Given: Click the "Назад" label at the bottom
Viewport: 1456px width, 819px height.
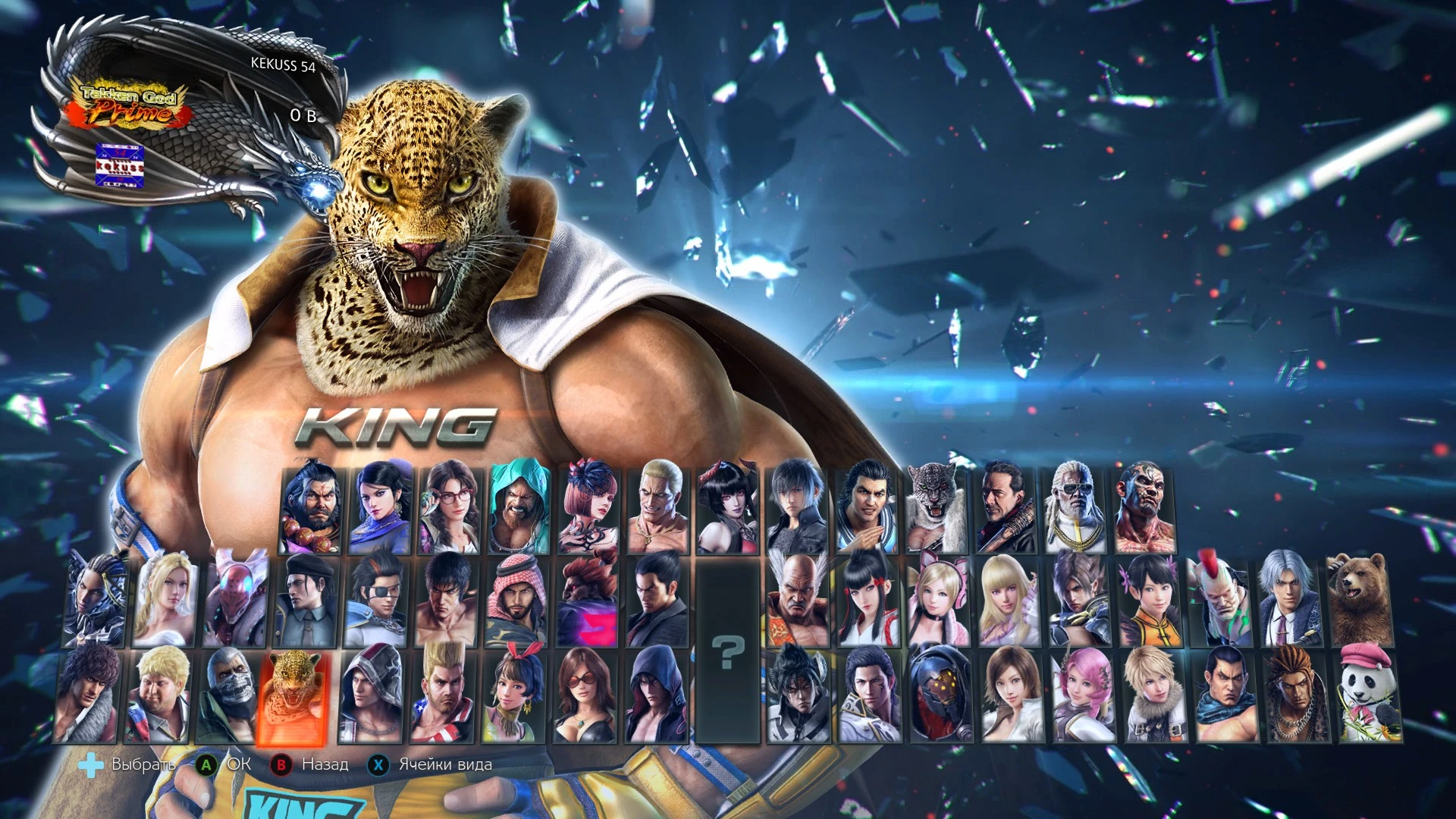Looking at the screenshot, I should [x=326, y=764].
